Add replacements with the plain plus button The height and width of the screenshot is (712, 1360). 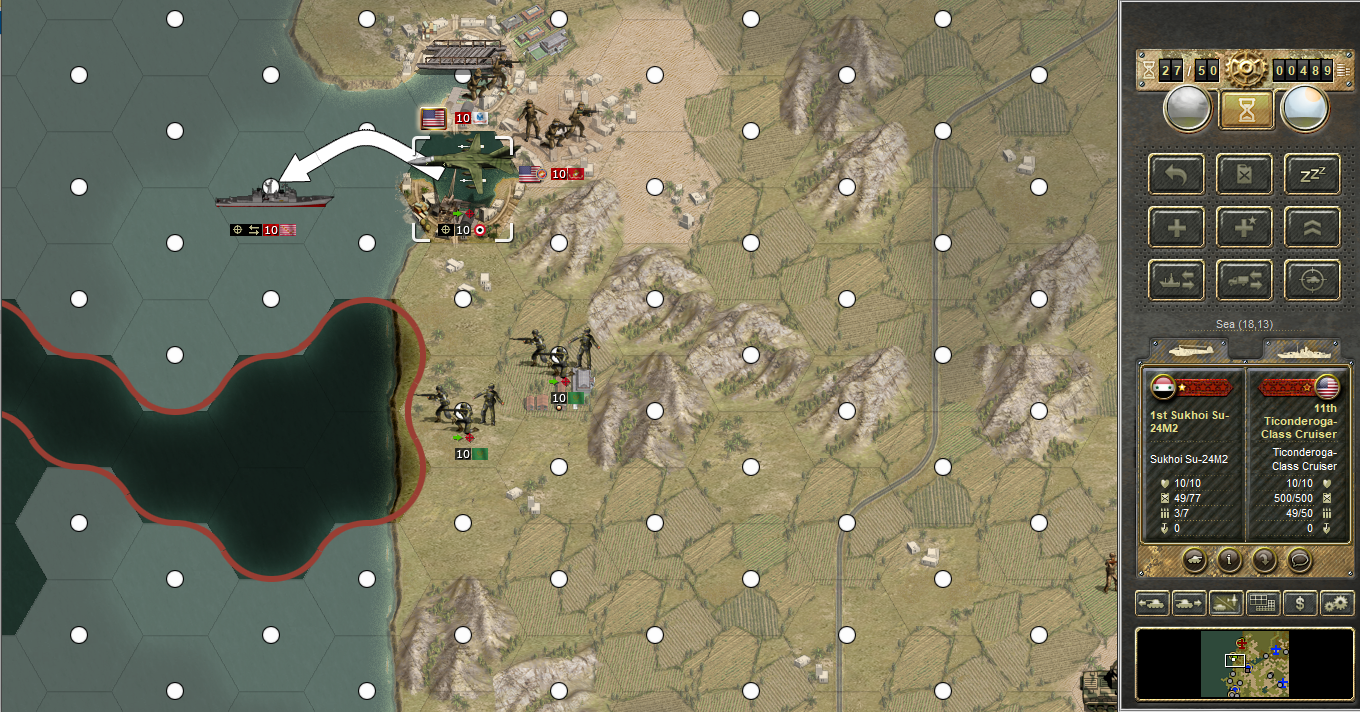(x=1177, y=228)
